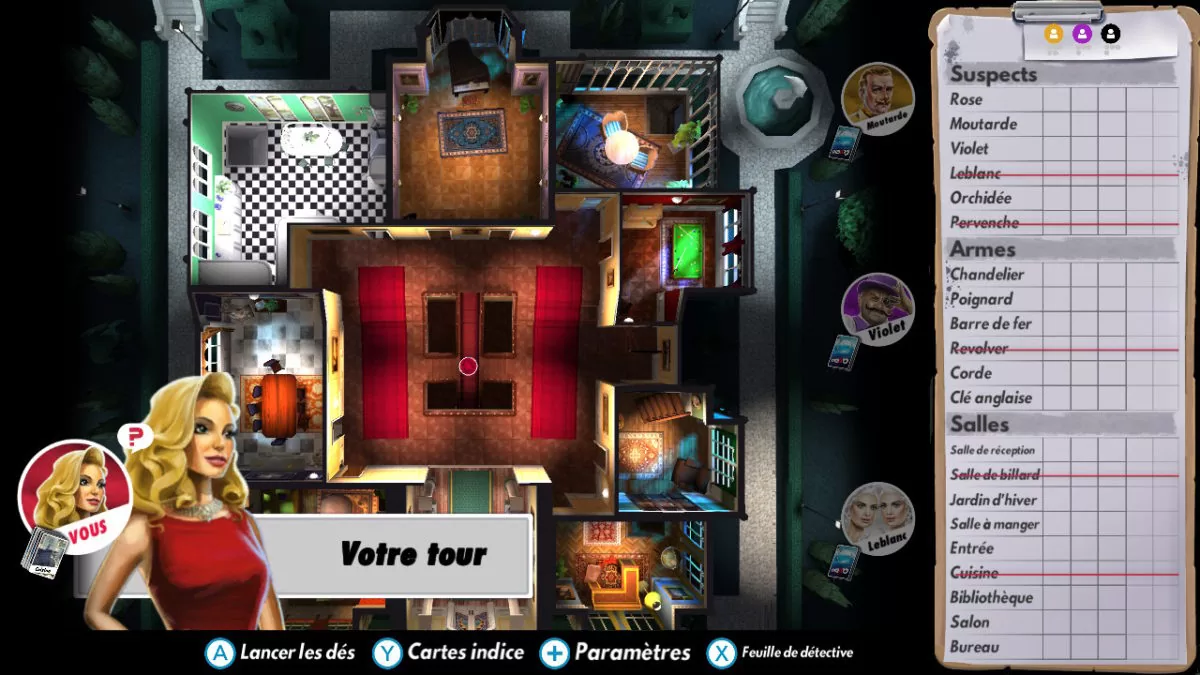Select the Leblanc player portrait
Screen dimensions: 1200x675
[877, 517]
